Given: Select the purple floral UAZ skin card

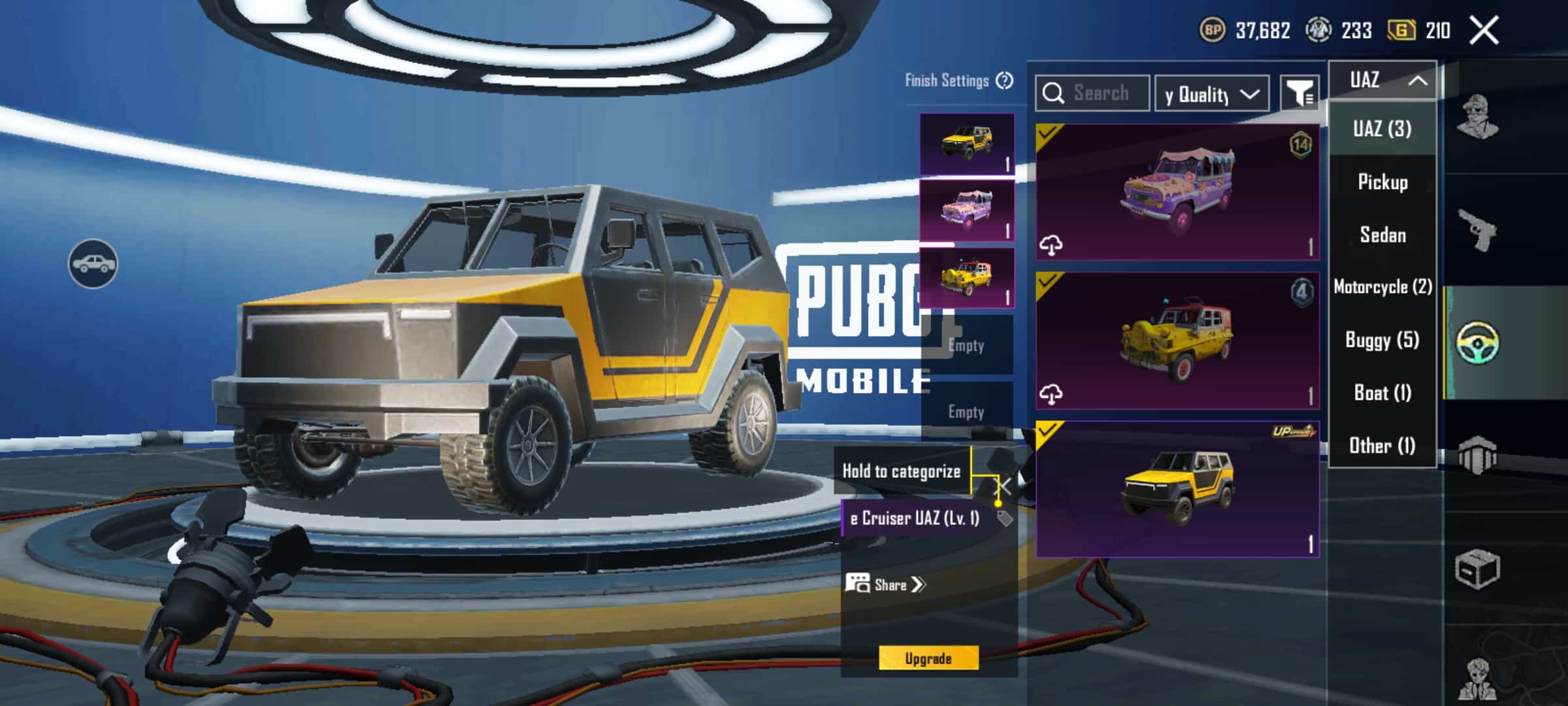Looking at the screenshot, I should tap(1177, 192).
